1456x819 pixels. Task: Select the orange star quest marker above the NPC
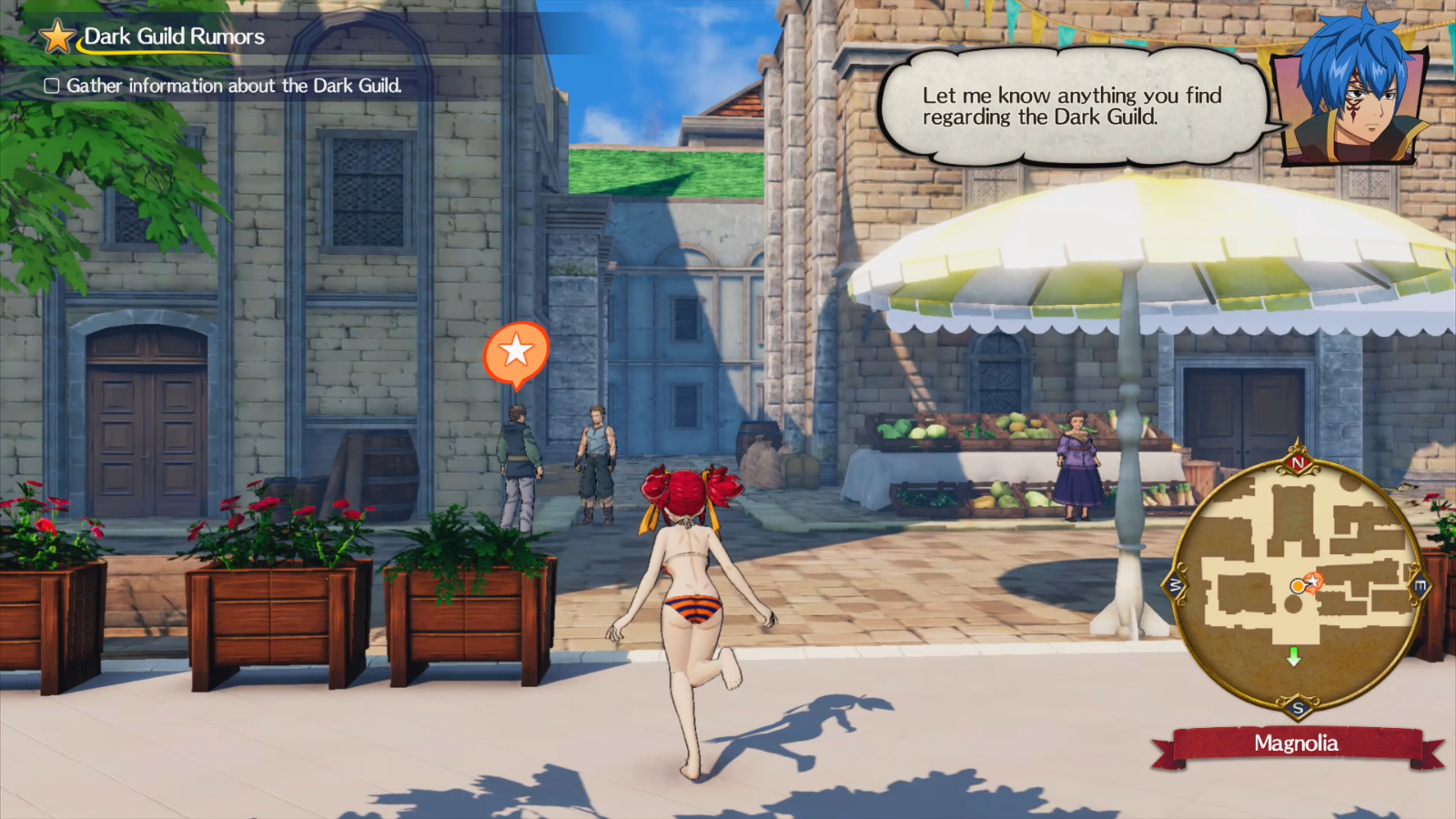point(517,350)
